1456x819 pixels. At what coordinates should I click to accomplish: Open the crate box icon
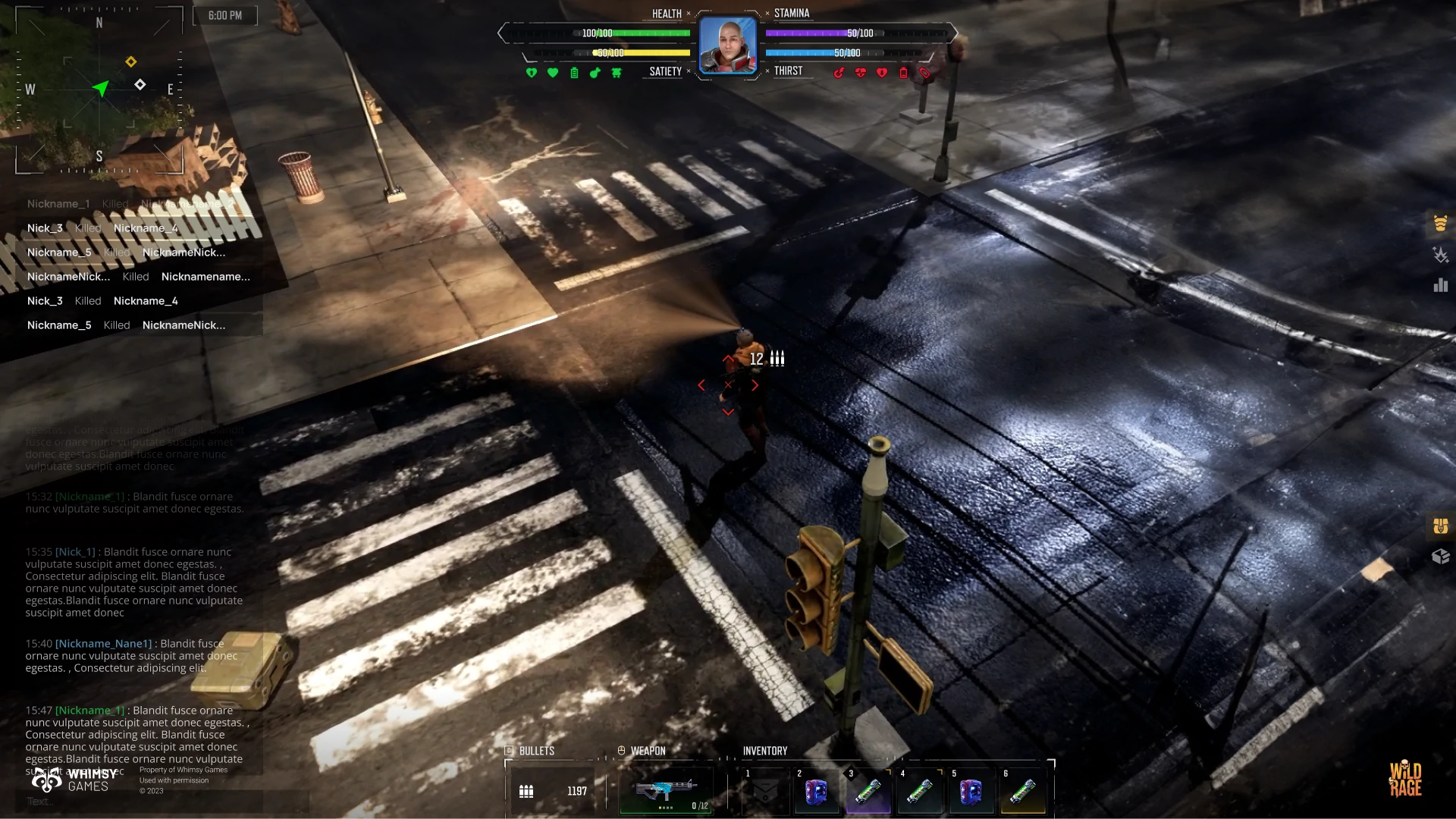[x=1440, y=557]
